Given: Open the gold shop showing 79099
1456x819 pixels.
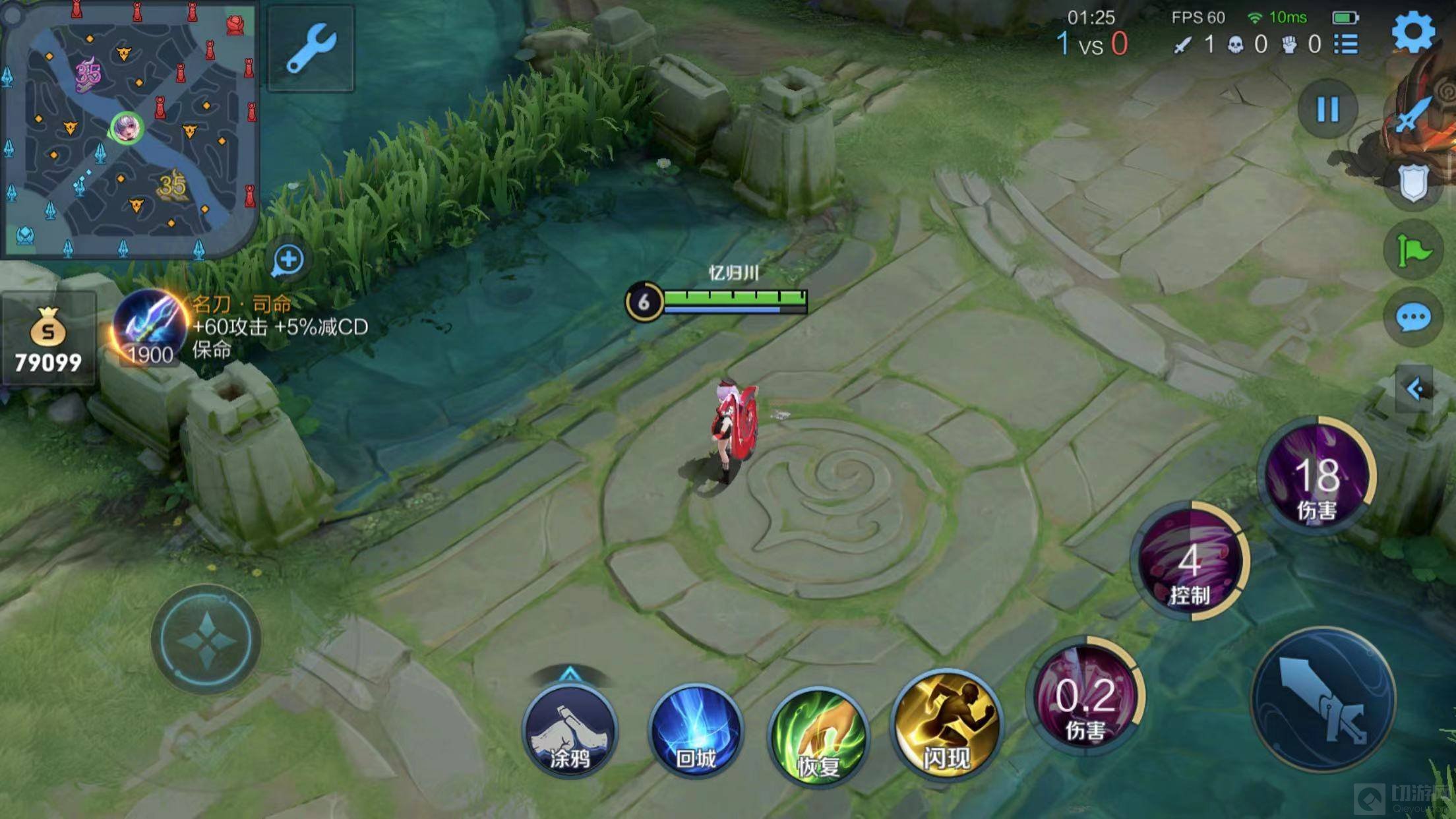Looking at the screenshot, I should click(x=48, y=340).
